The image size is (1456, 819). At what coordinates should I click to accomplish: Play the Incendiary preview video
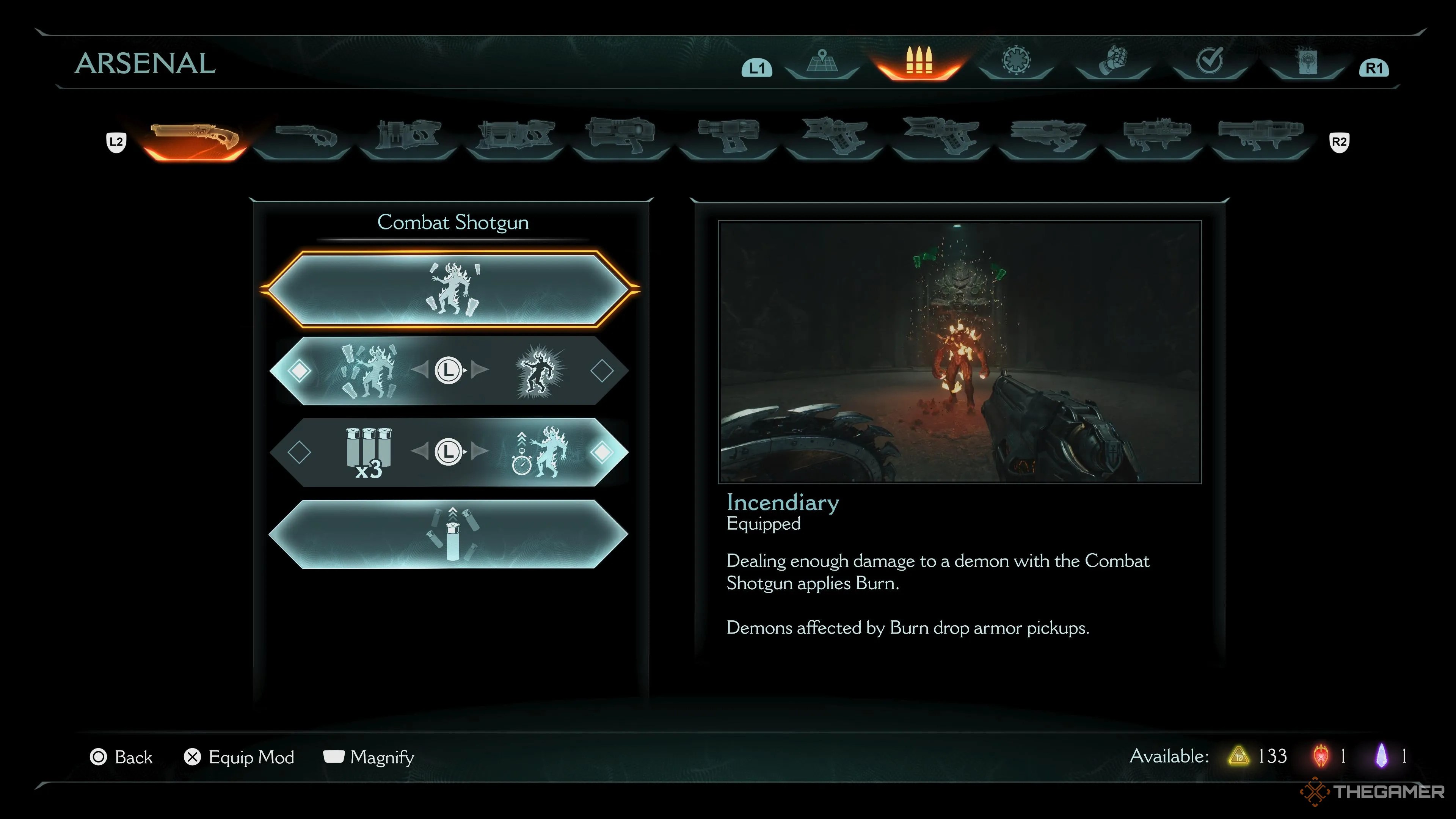(x=959, y=351)
